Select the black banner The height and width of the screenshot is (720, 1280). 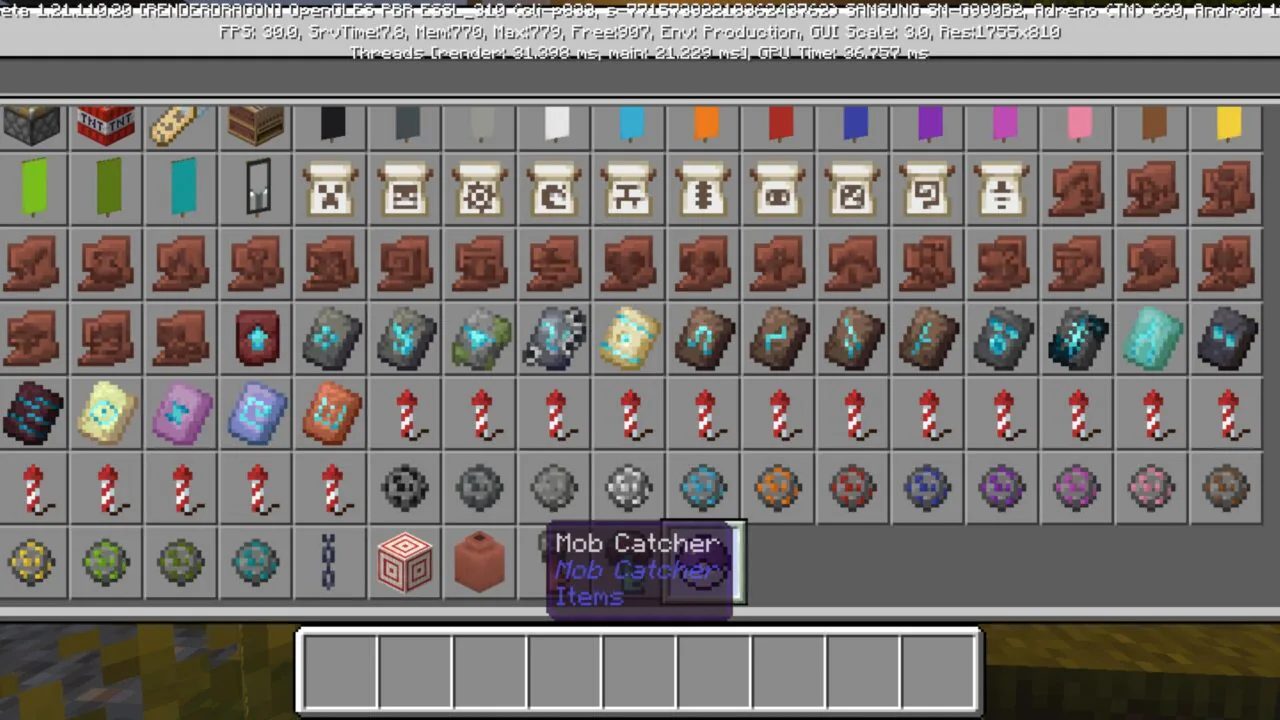[x=331, y=125]
